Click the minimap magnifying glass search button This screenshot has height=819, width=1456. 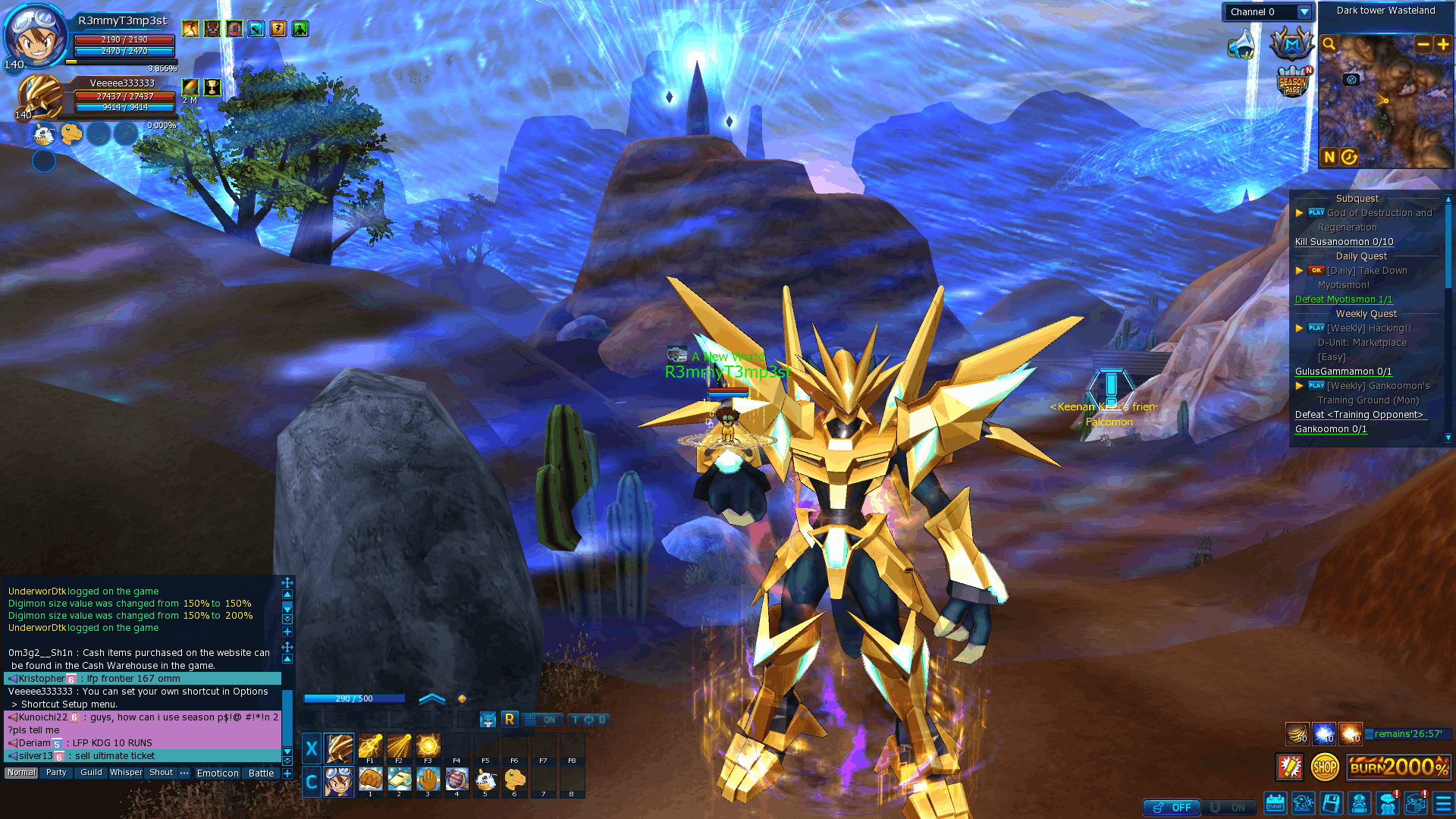(x=1329, y=44)
